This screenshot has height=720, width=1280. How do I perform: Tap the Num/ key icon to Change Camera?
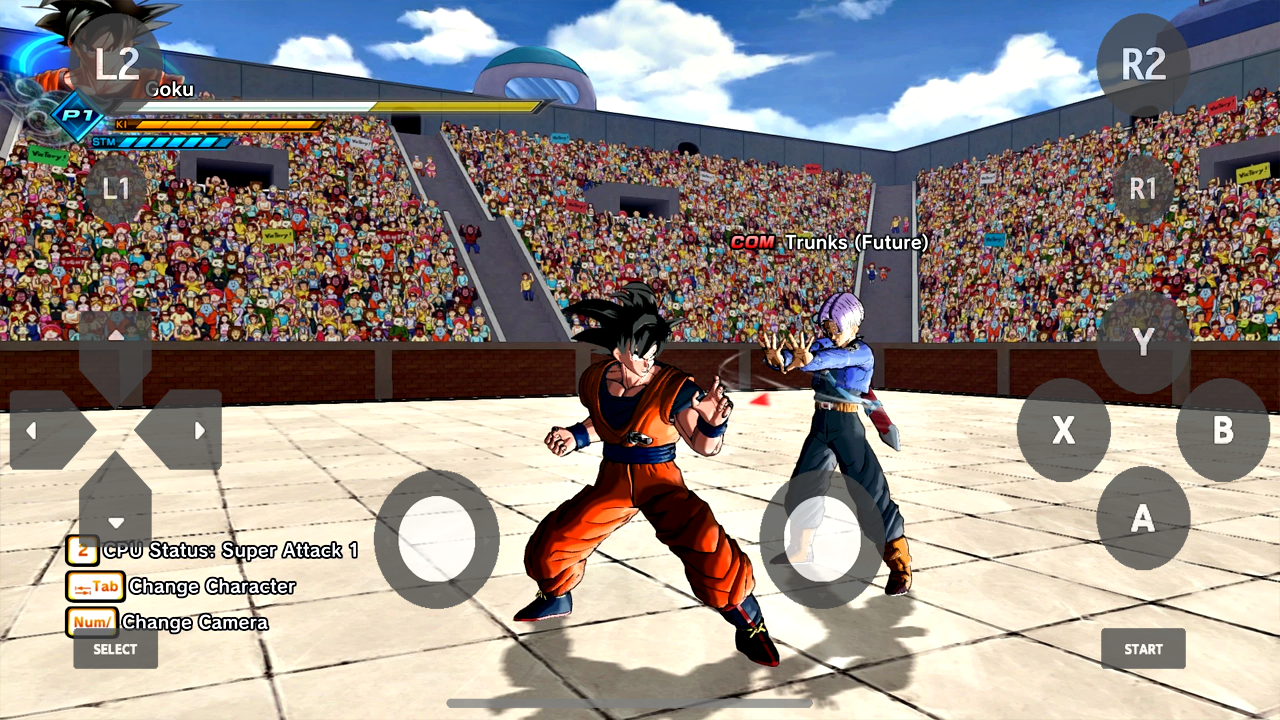pos(94,622)
